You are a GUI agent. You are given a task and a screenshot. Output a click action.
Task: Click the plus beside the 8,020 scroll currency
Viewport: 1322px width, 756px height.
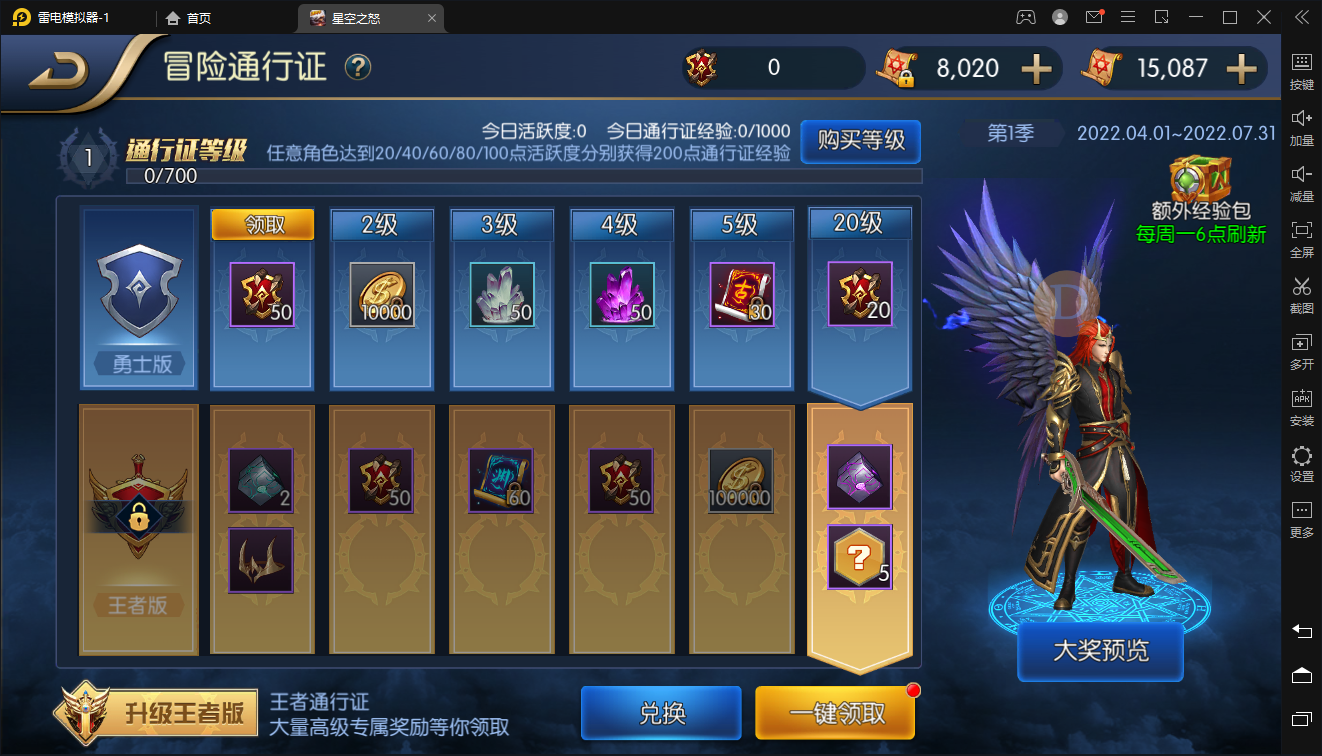pyautogui.click(x=1038, y=68)
